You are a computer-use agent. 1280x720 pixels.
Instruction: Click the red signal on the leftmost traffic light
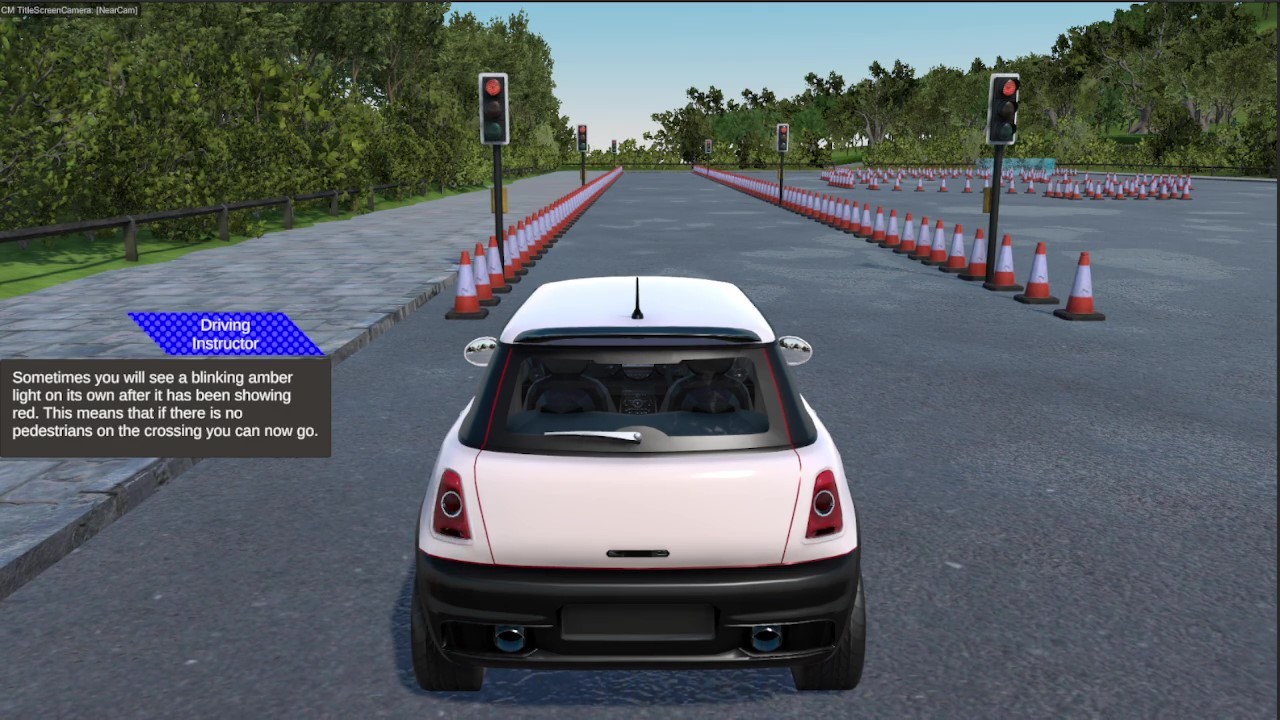click(x=494, y=88)
